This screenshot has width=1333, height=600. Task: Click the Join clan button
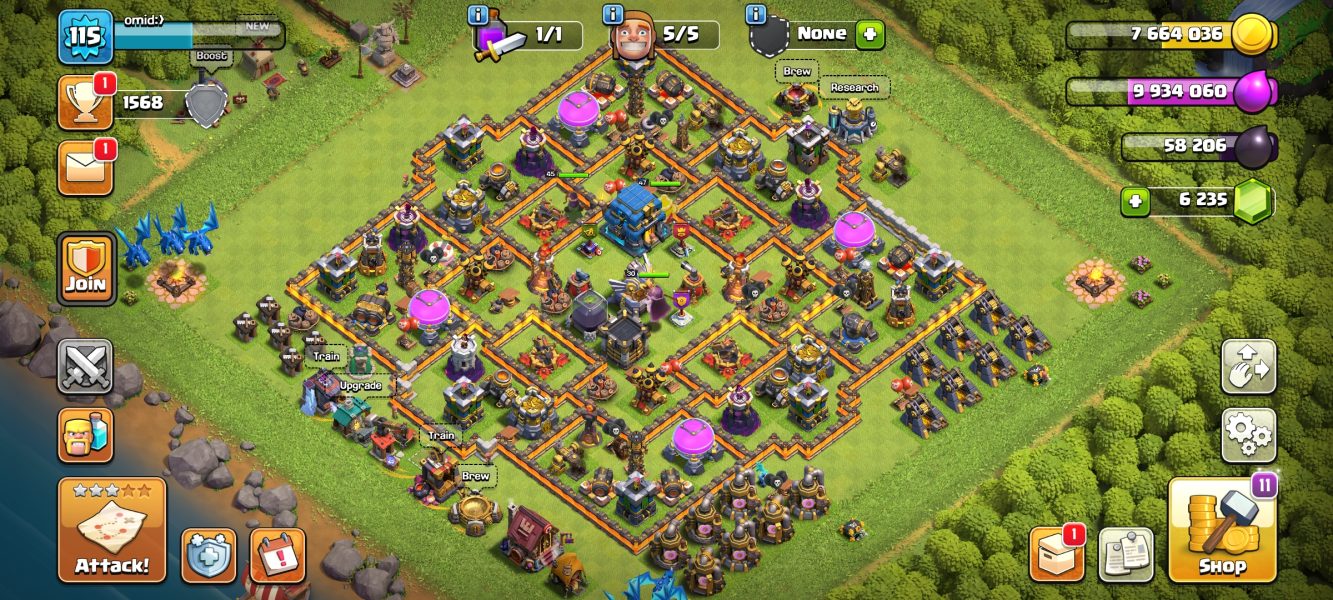coord(87,269)
